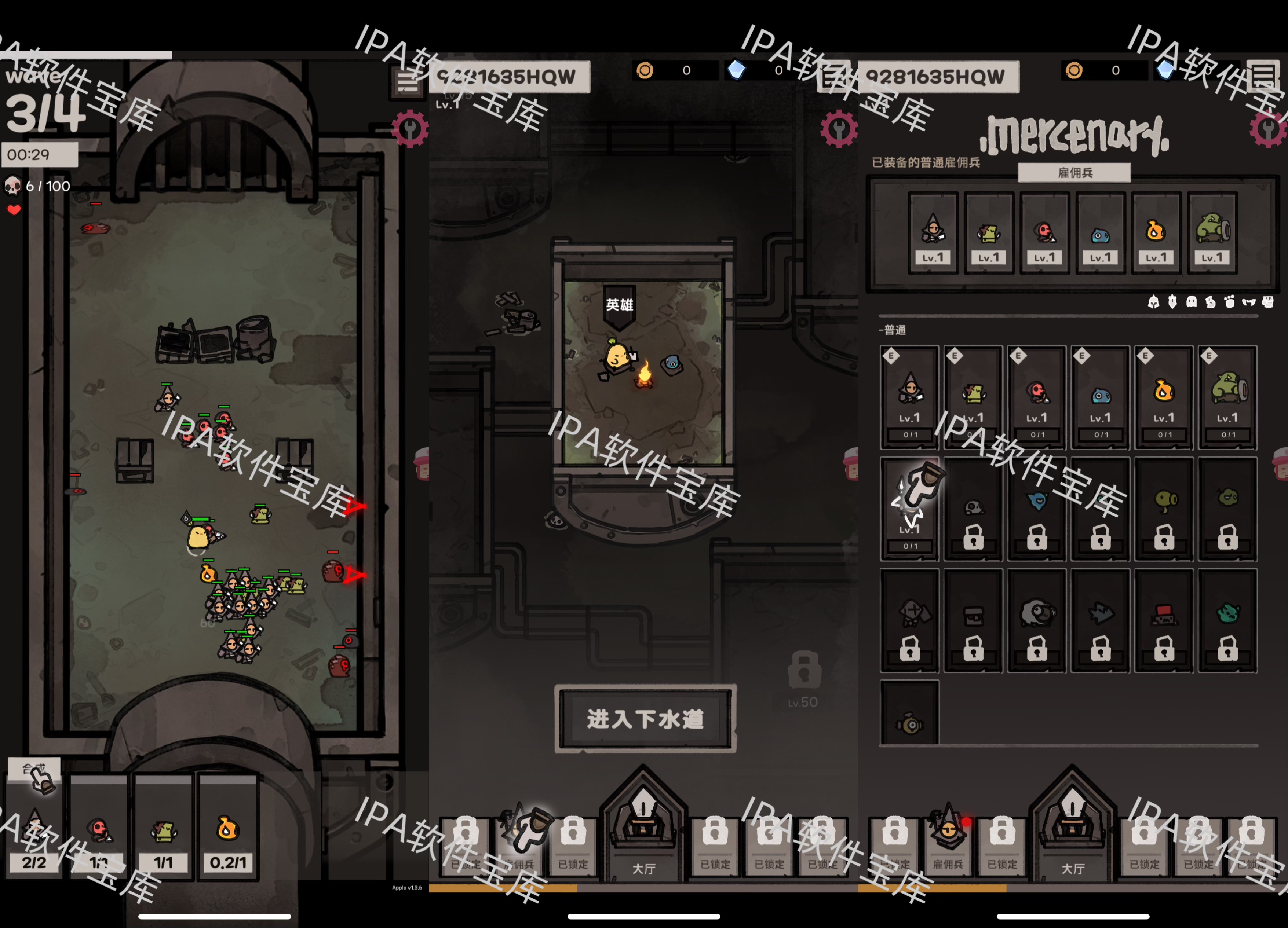Filter mercenaries by the fangs icon
The image size is (1288, 928).
(x=1248, y=302)
